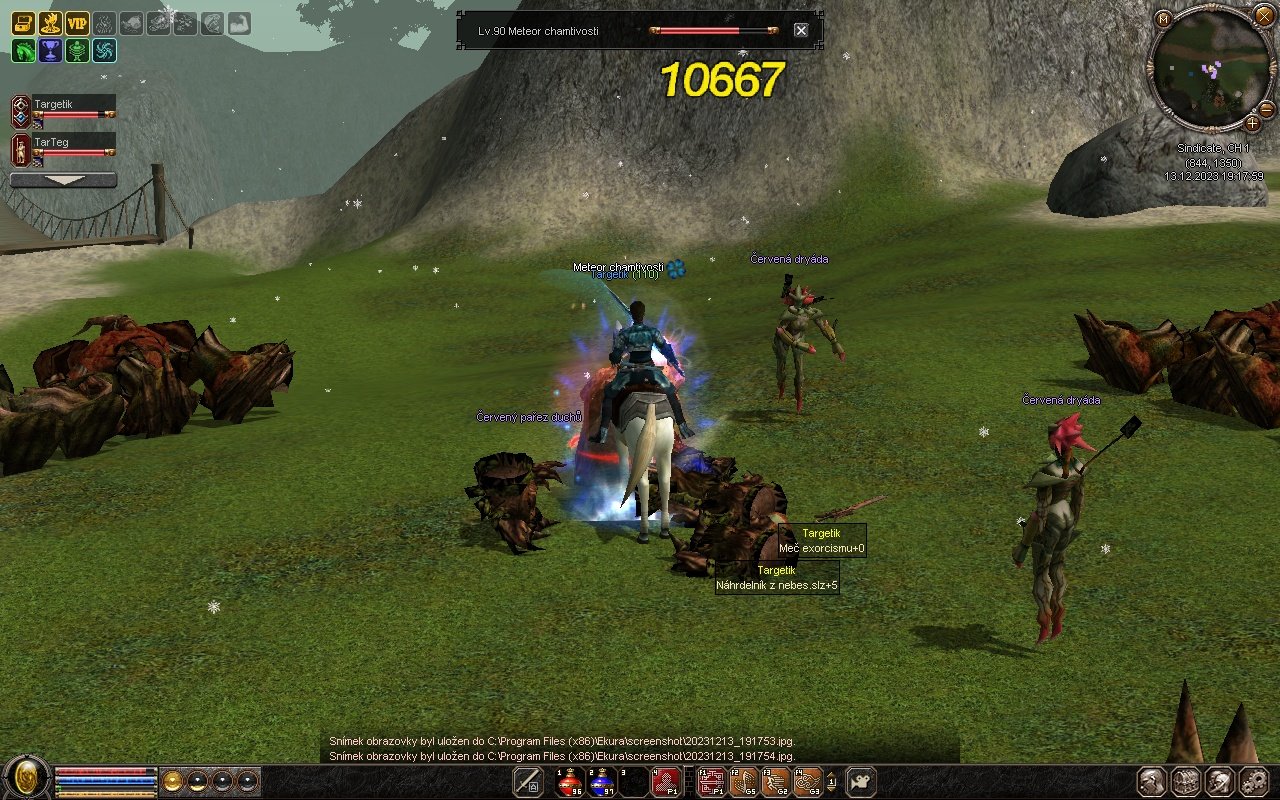Open the treasure chest icon

23,23
